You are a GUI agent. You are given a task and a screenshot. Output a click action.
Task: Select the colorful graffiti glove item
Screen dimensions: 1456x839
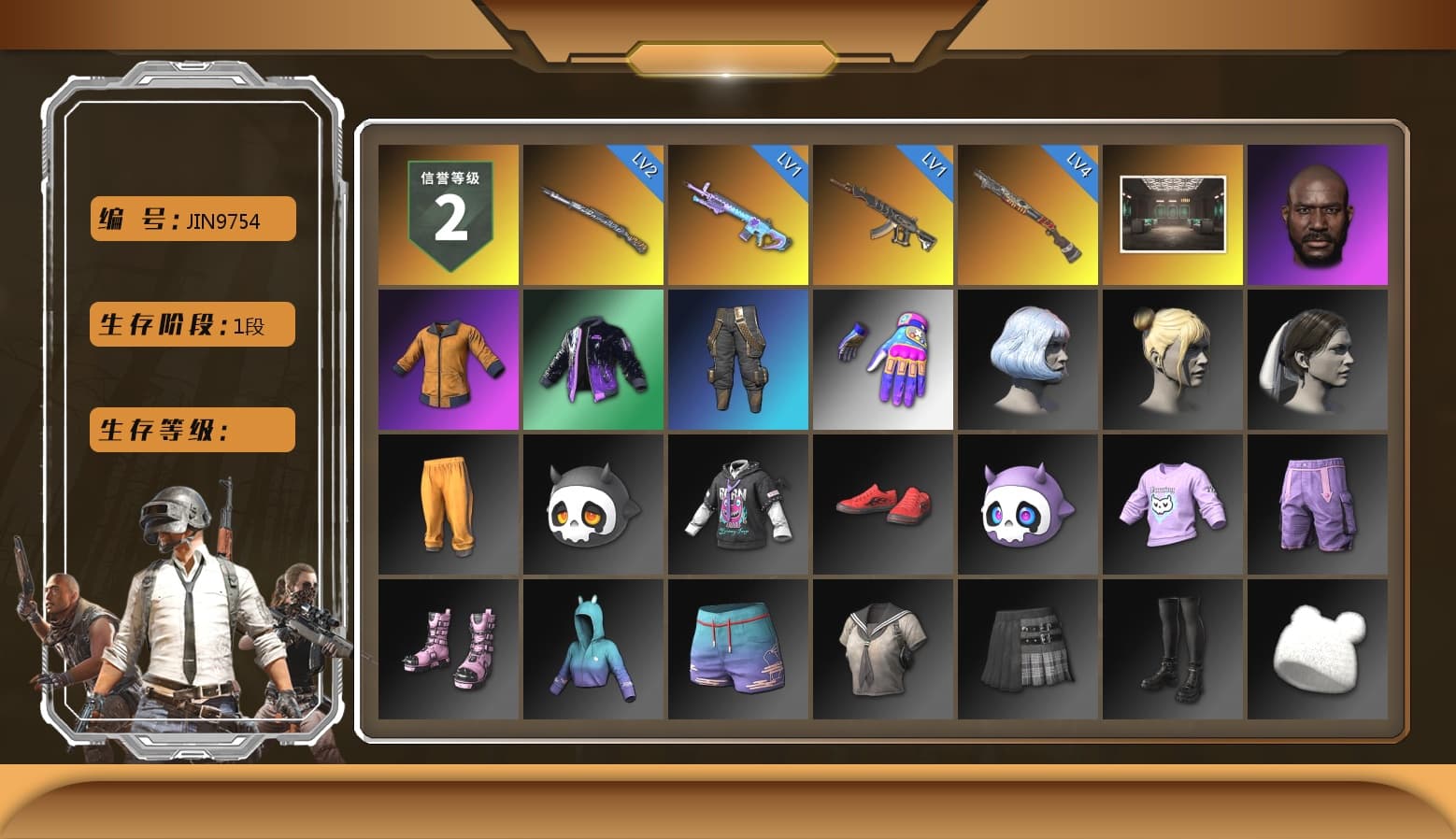883,360
